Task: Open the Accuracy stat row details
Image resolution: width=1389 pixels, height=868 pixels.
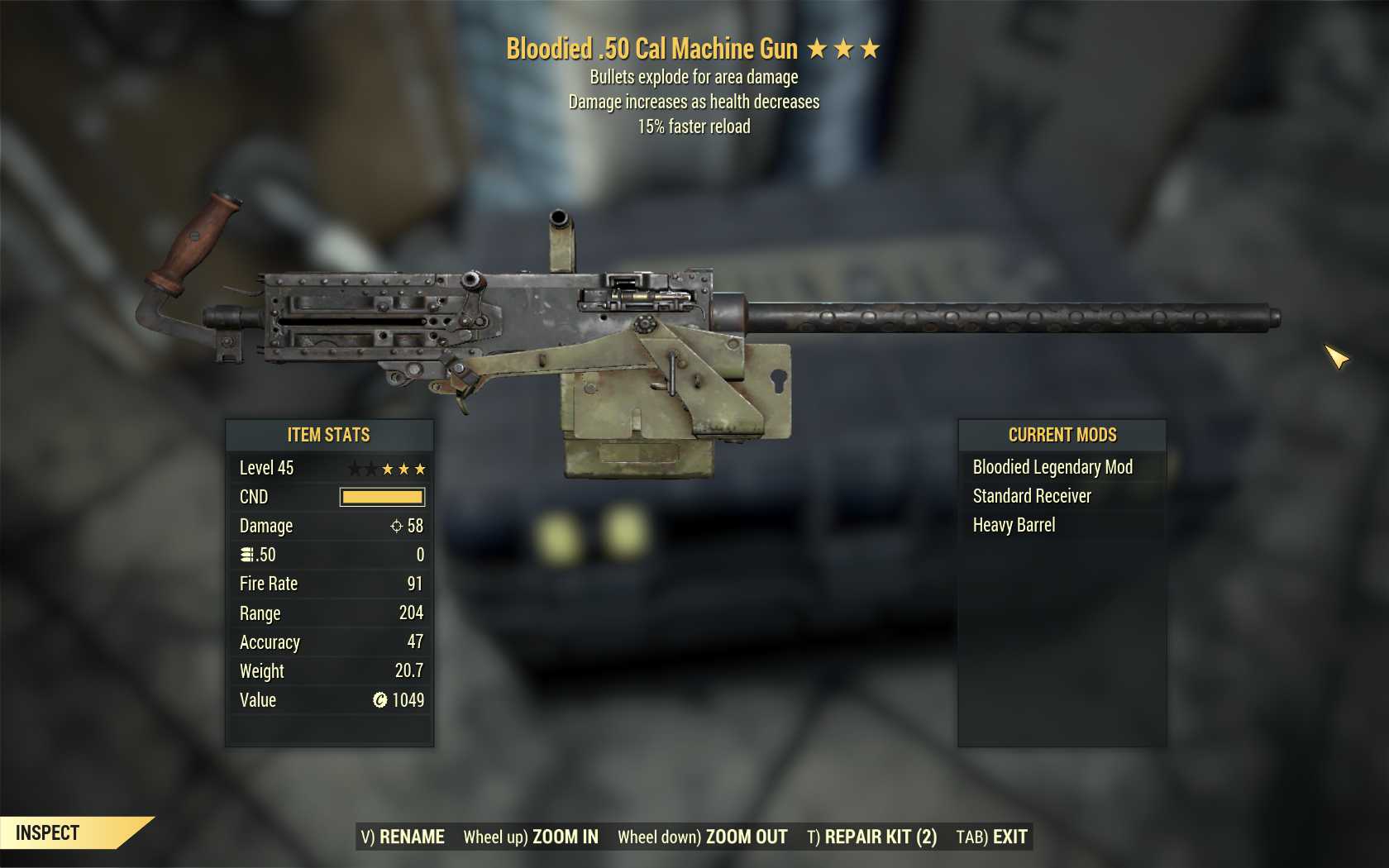Action: [x=328, y=642]
